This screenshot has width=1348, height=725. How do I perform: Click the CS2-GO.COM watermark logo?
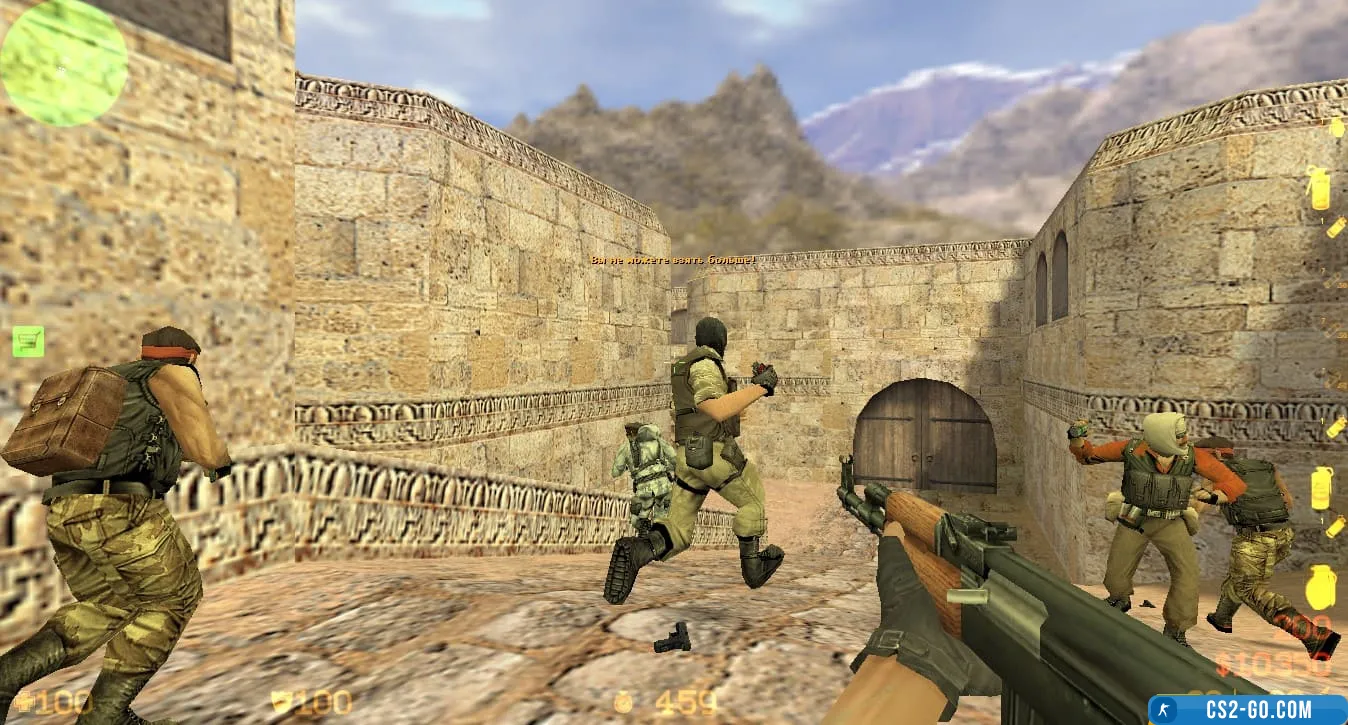(1247, 709)
